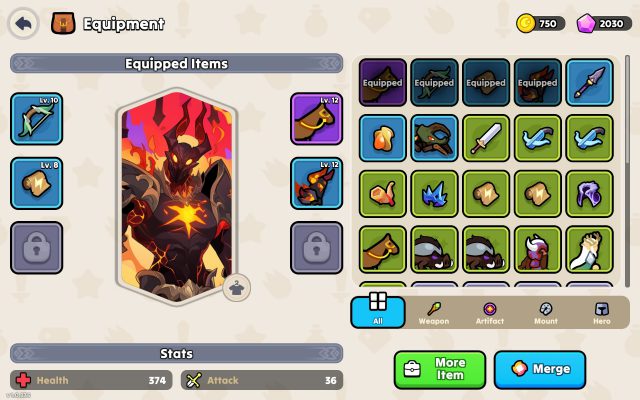Filter inventory by Artifact
Image resolution: width=640 pixels, height=400 pixels.
[490, 312]
